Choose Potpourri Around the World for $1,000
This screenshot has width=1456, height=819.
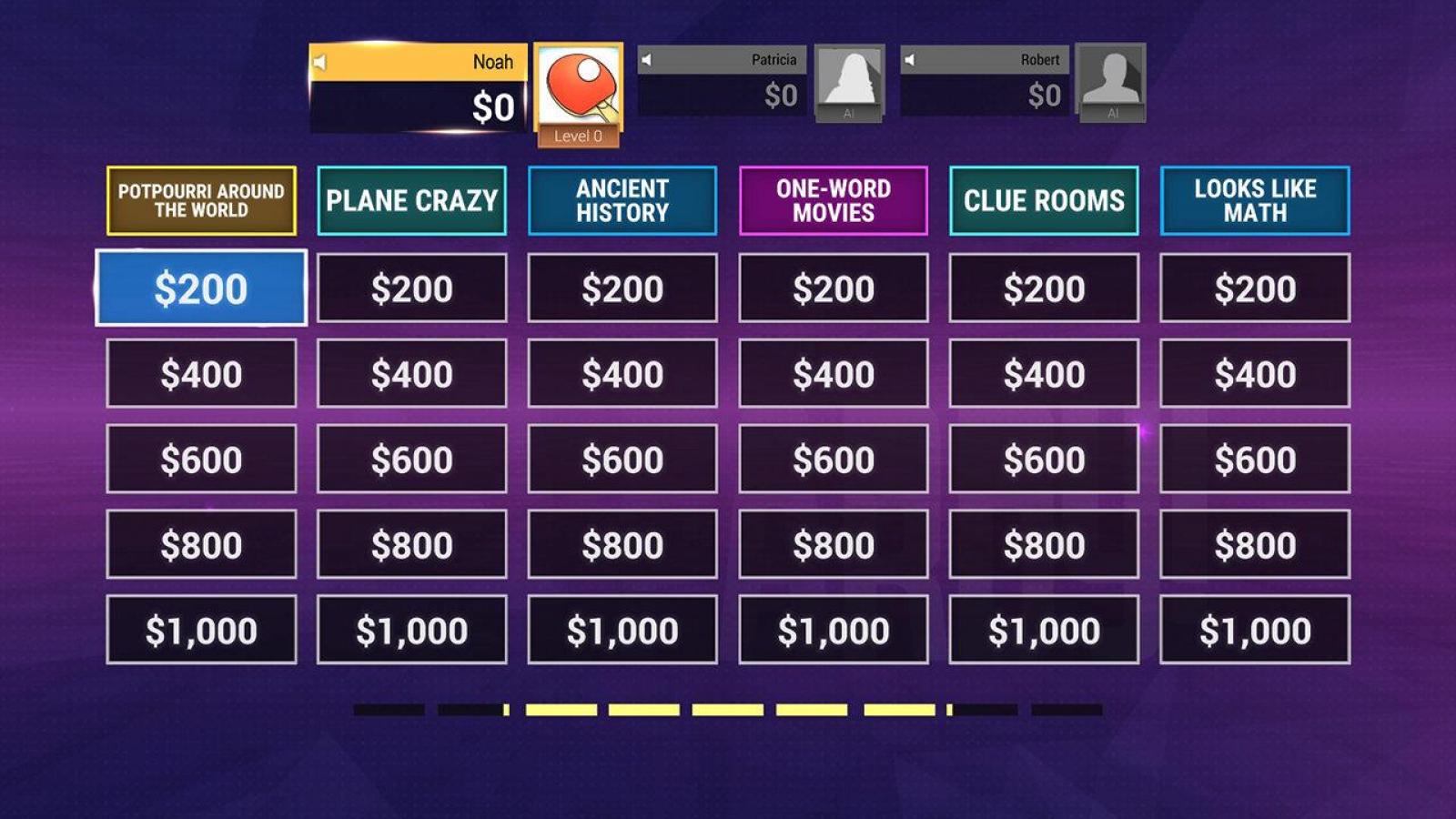tap(201, 630)
